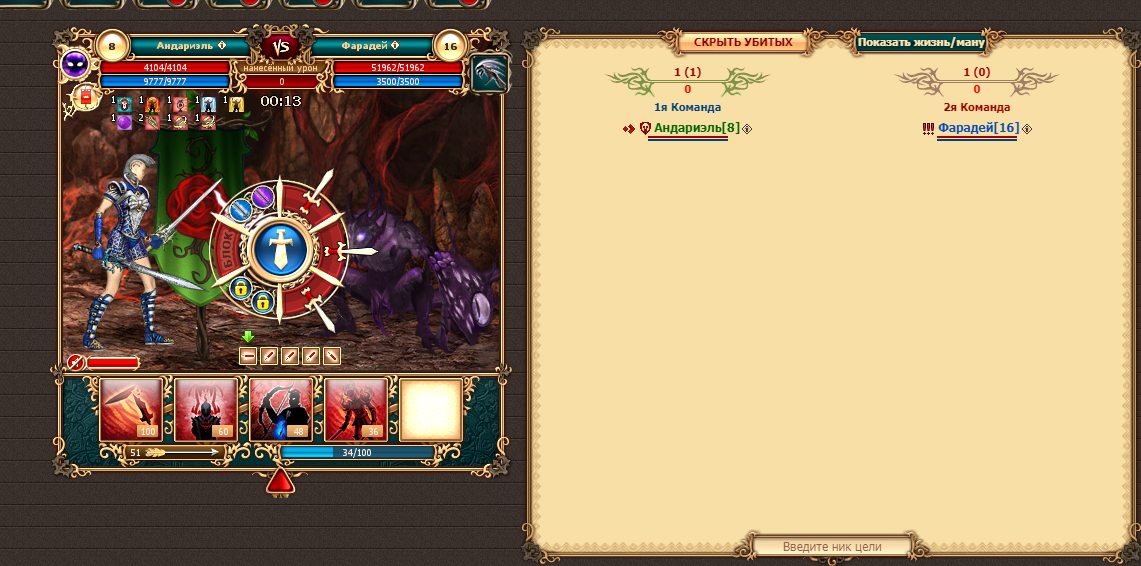Click the enemy dragon portrait icon
This screenshot has height=566, width=1141.
(x=490, y=73)
